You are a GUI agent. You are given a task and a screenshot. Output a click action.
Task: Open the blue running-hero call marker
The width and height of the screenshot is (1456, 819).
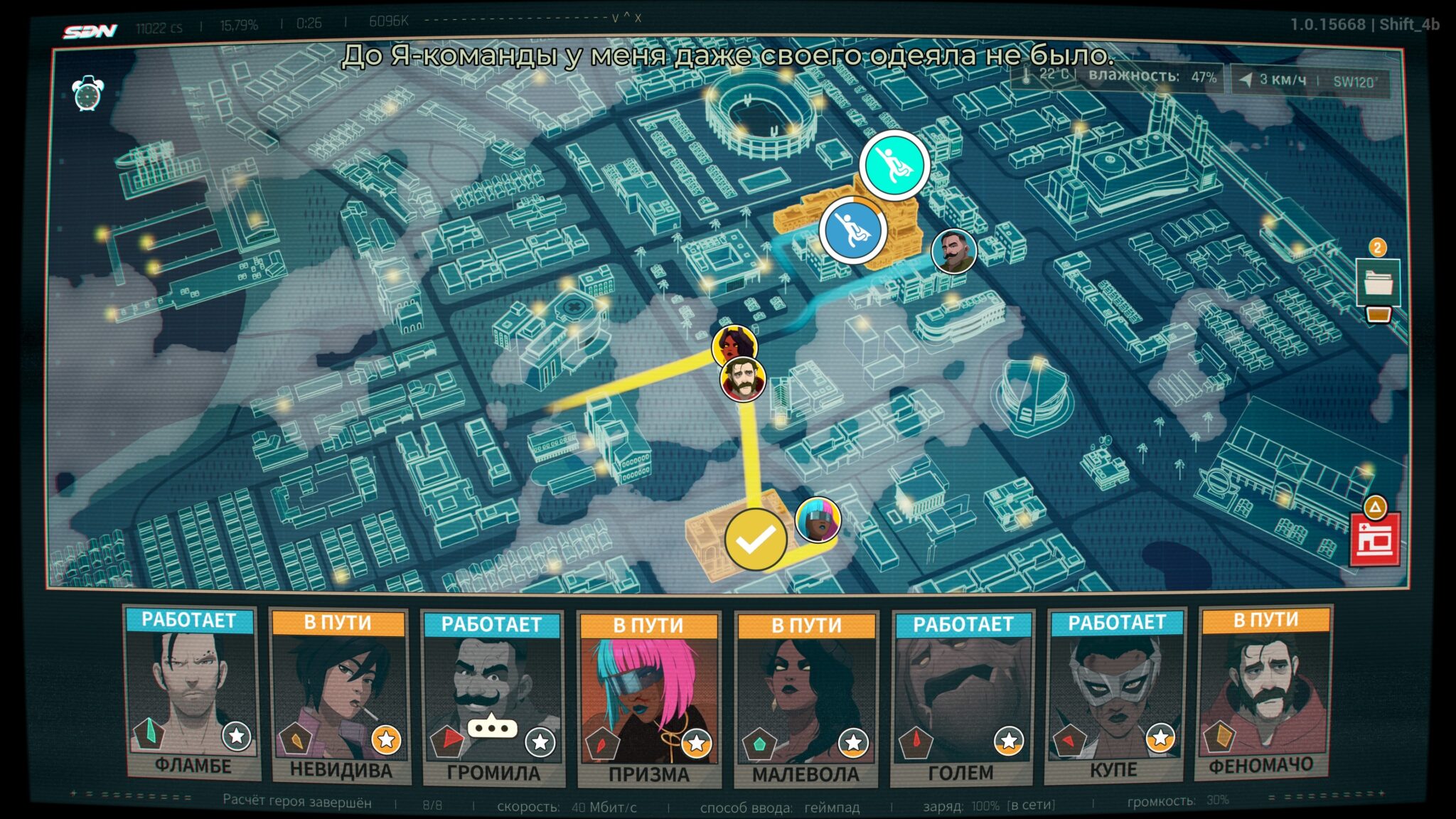tap(852, 230)
